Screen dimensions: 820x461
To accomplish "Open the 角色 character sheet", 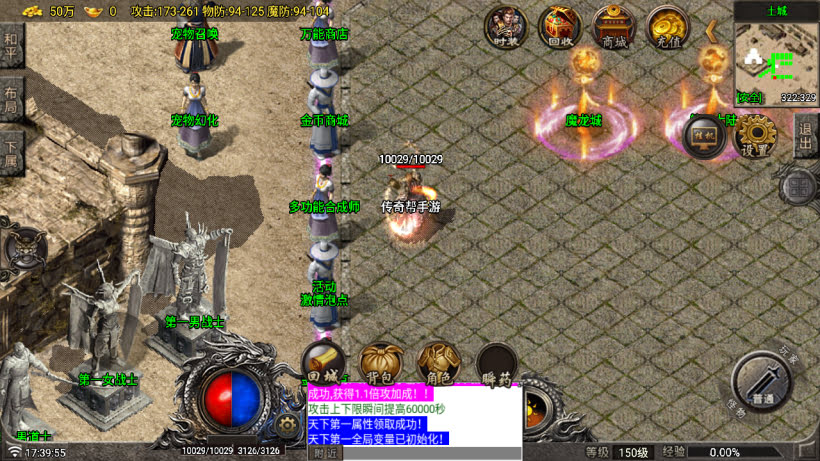I will click(438, 364).
